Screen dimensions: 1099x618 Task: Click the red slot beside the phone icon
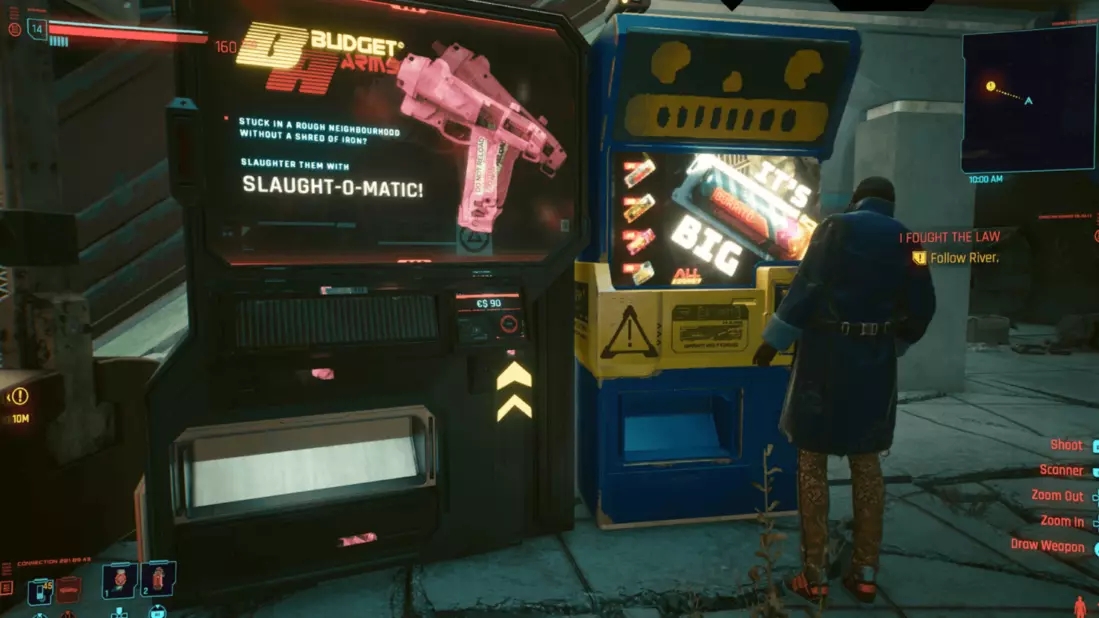point(68,590)
